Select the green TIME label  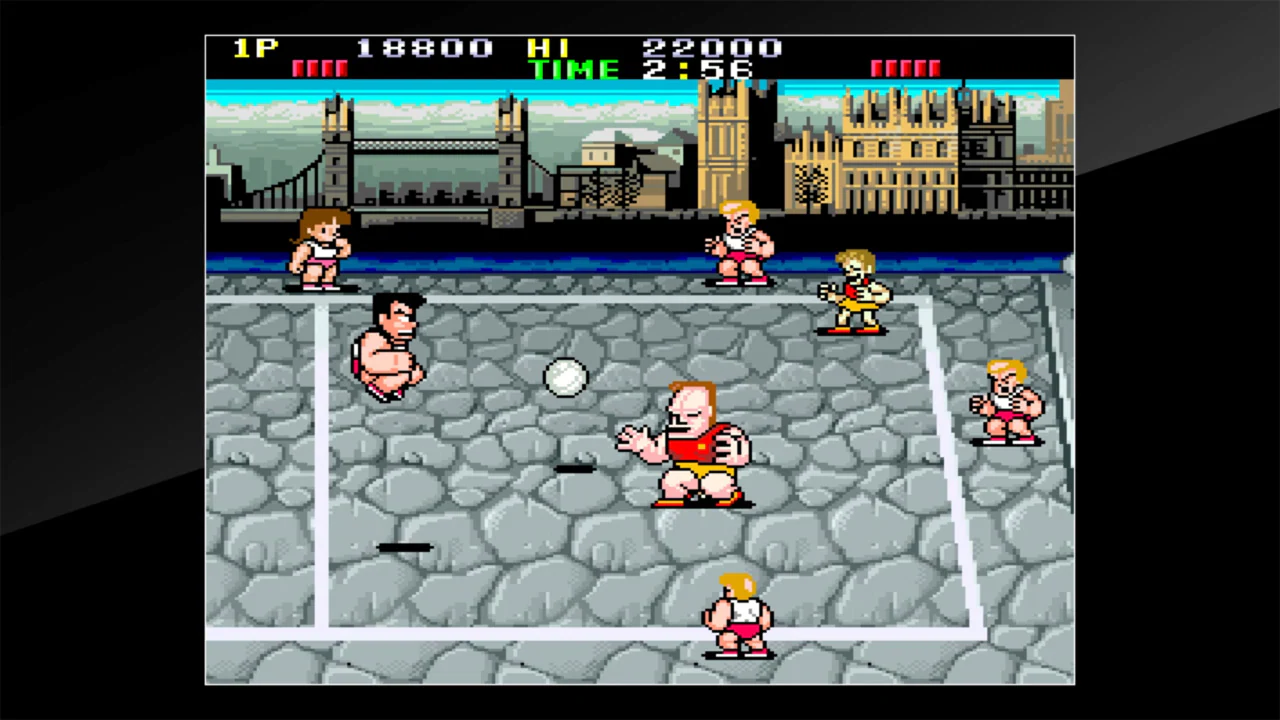tap(574, 70)
